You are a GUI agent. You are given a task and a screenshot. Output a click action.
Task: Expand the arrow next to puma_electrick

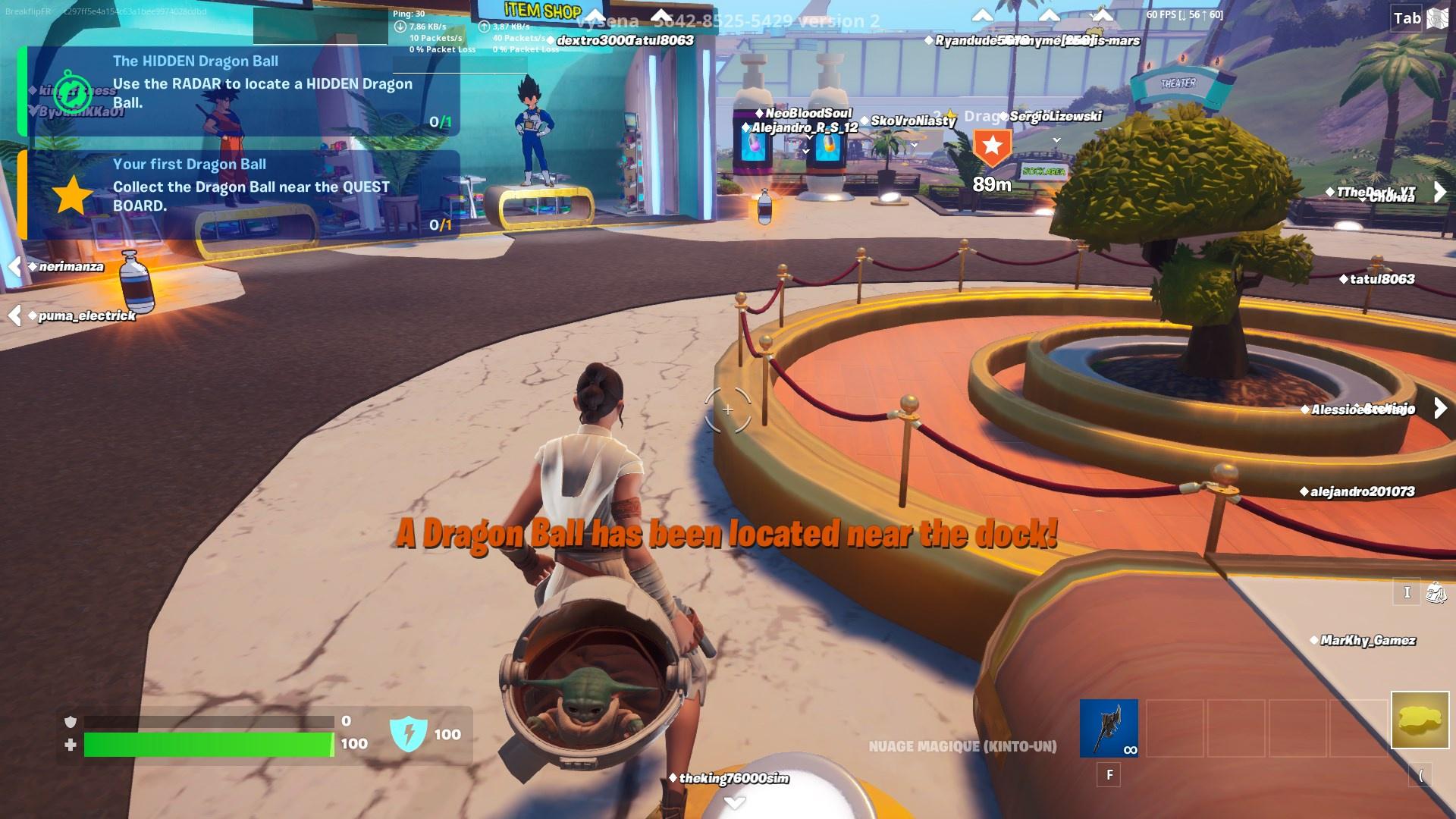(15, 315)
